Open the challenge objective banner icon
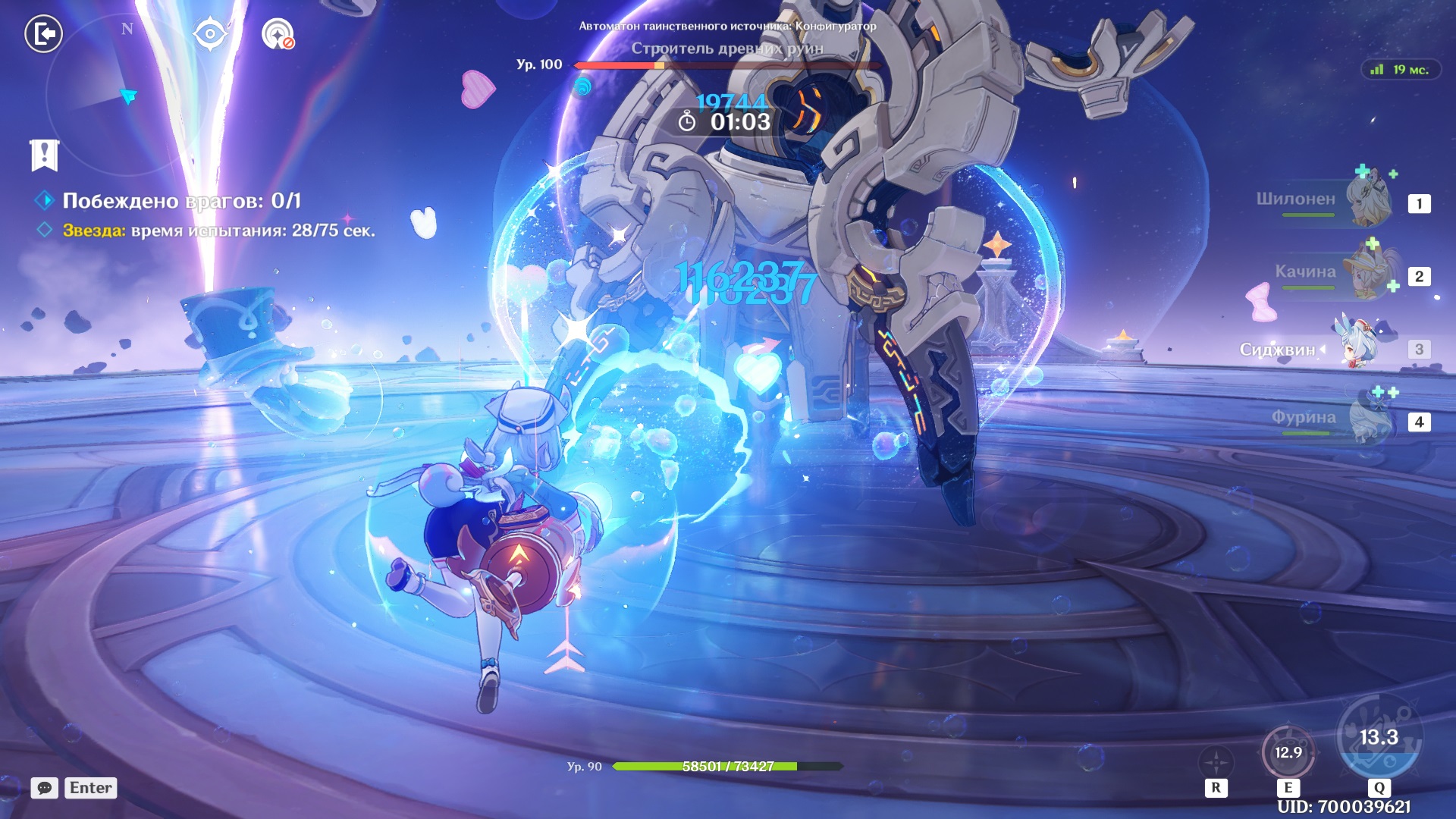This screenshot has height=819, width=1456. [x=44, y=155]
